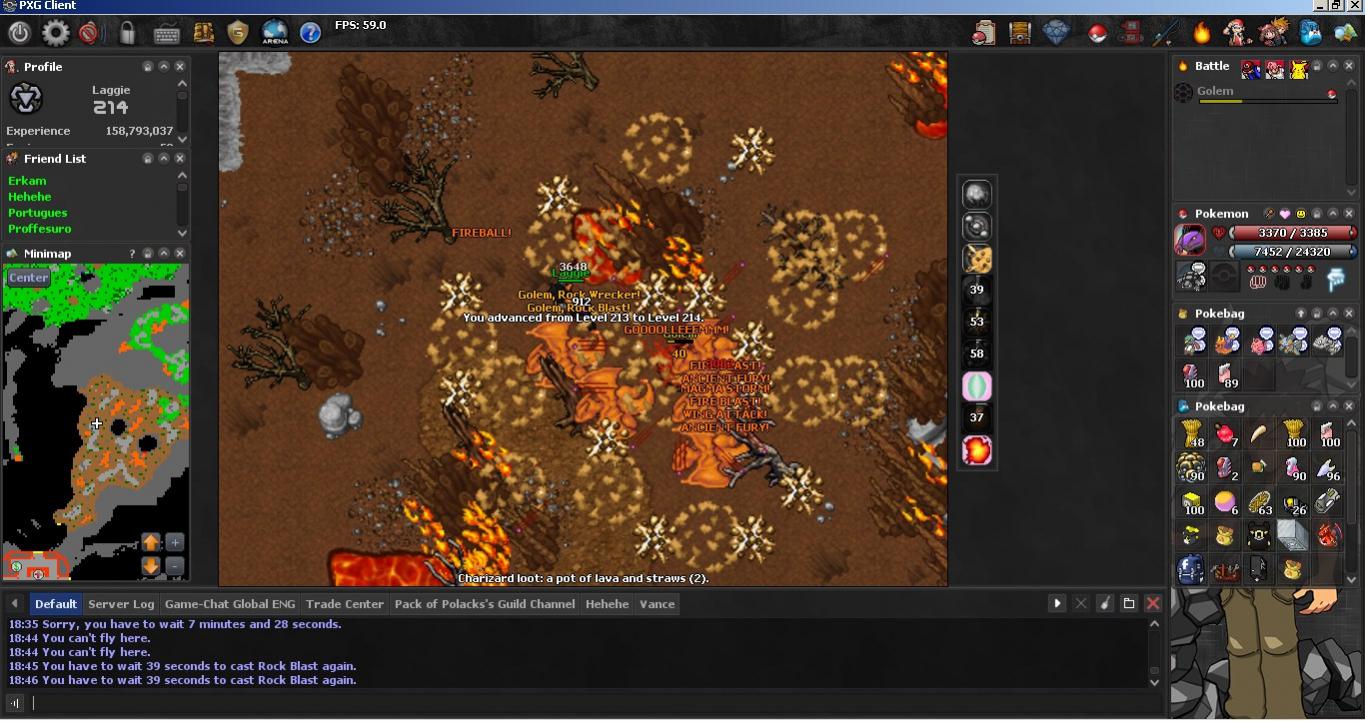The width and height of the screenshot is (1365, 721).
Task: Close the PXG Client window
Action: pyautogui.click(x=1355, y=5)
